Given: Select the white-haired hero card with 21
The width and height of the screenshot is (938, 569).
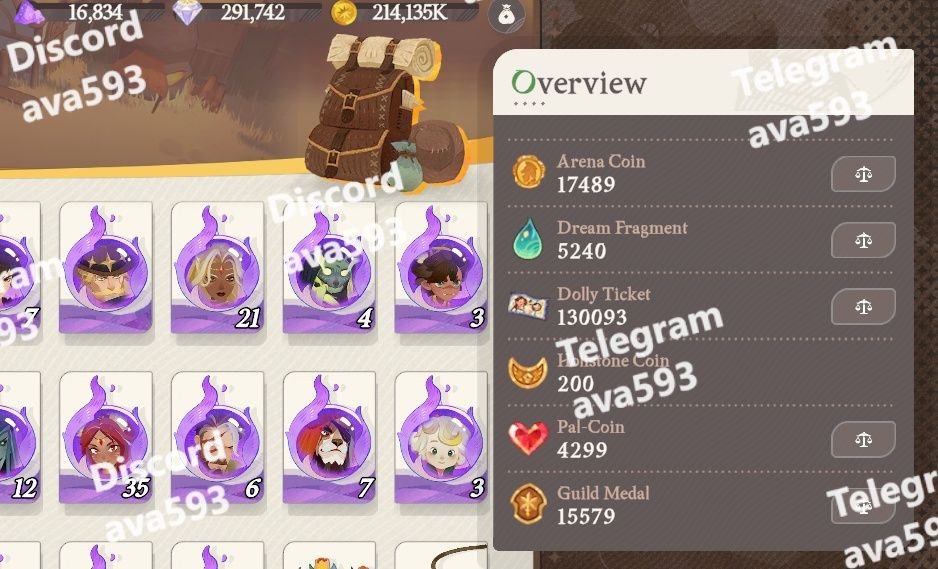Looking at the screenshot, I should click(217, 267).
